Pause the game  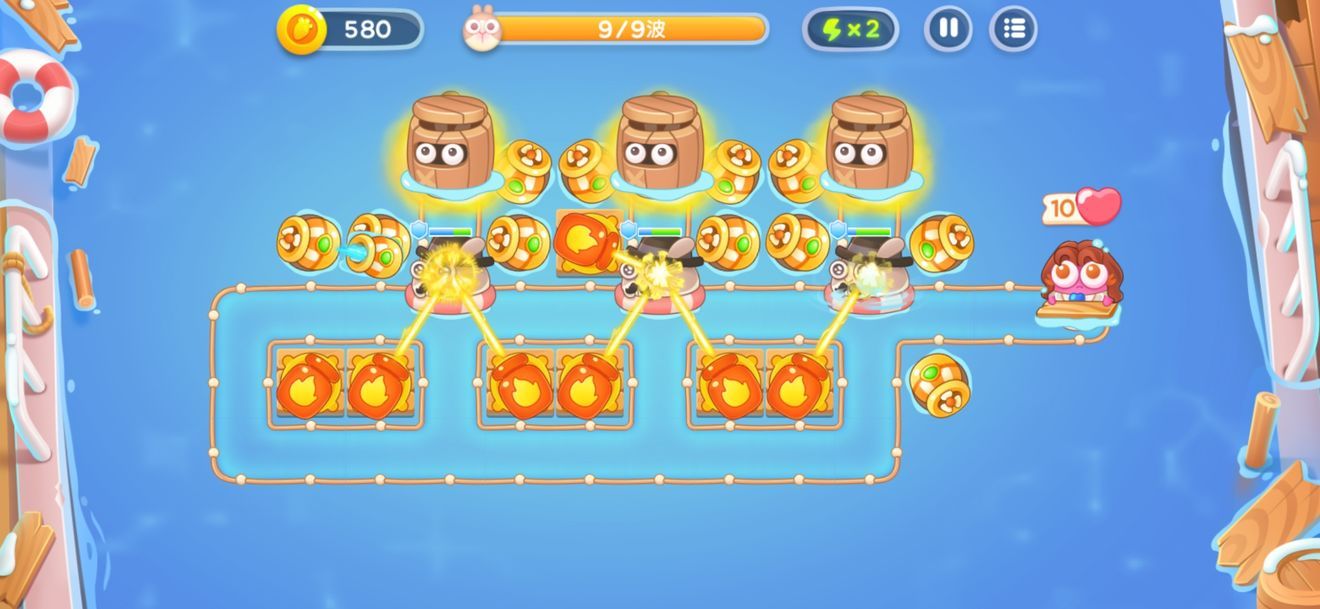tap(947, 29)
